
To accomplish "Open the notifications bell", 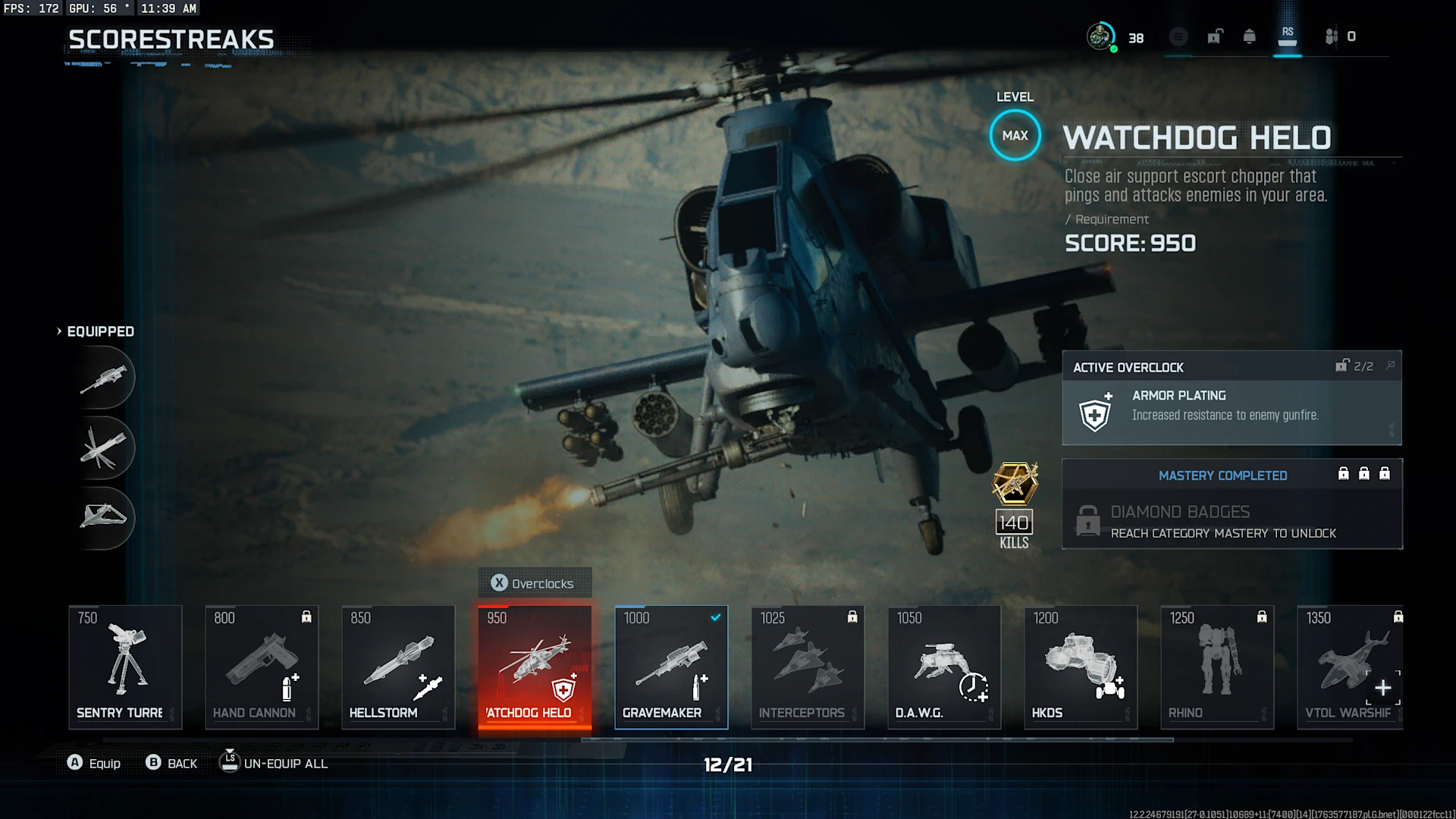I will click(1250, 36).
